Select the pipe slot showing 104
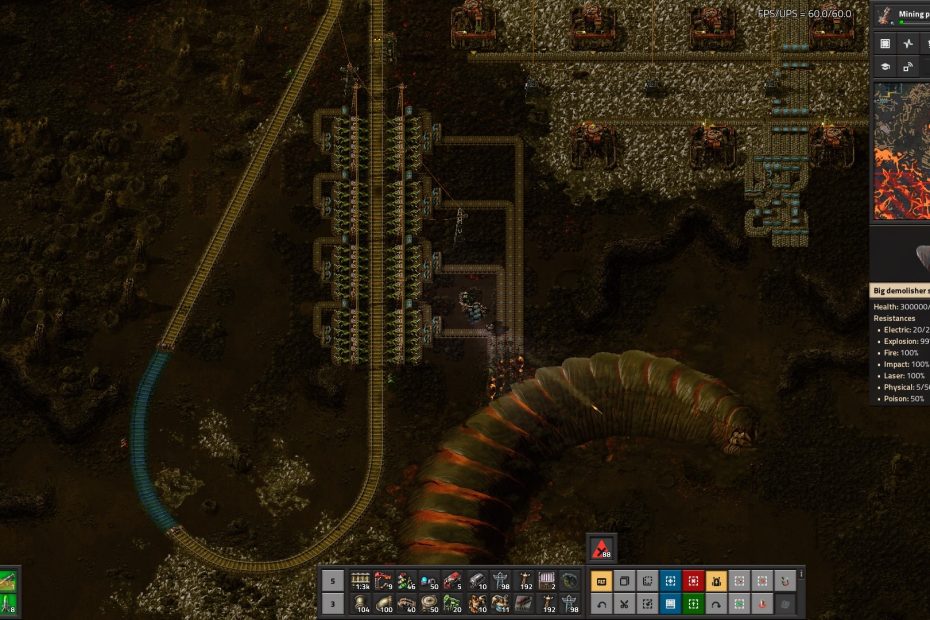 pos(358,604)
